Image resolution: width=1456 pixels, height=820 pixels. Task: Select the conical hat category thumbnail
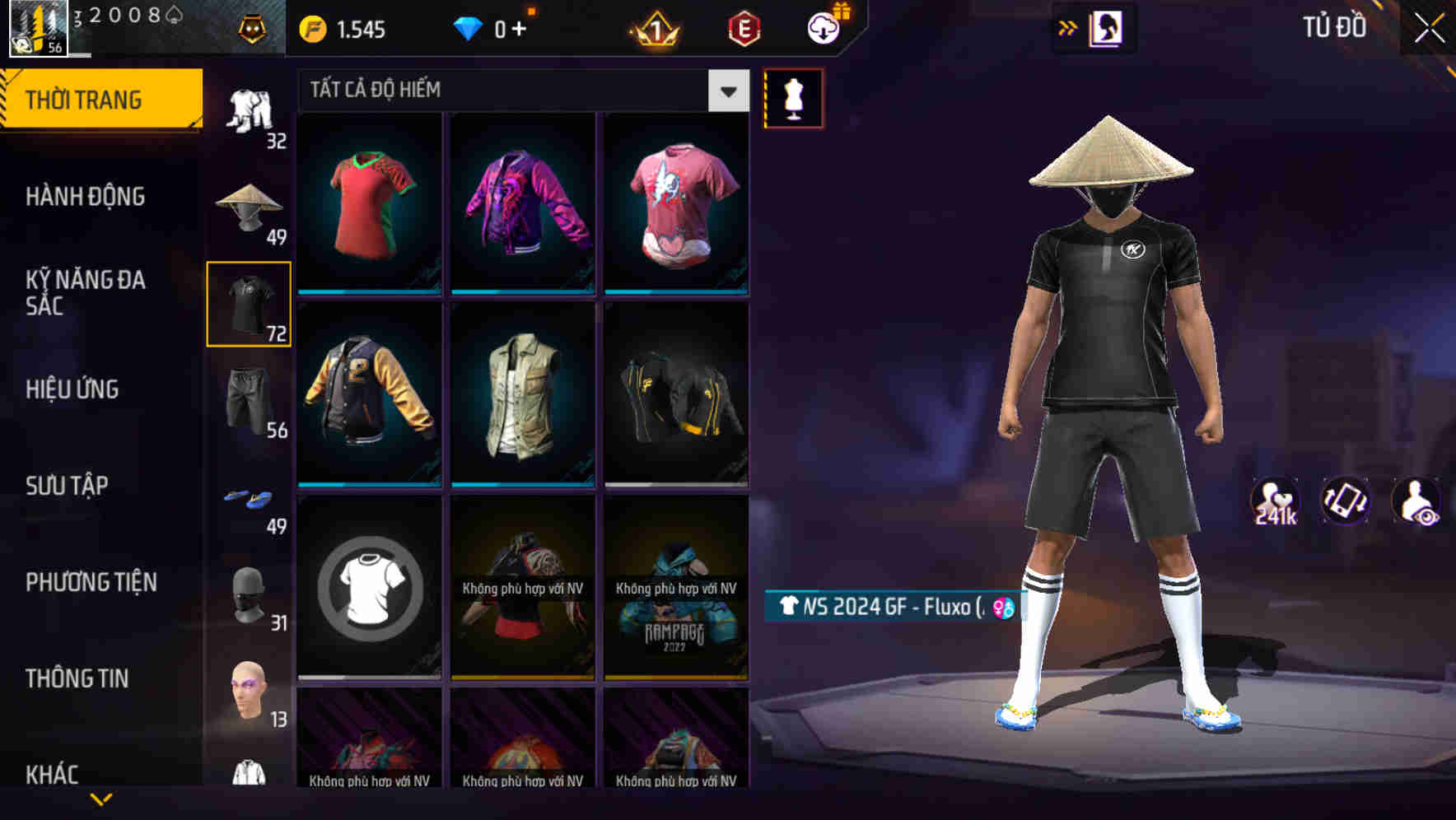point(248,202)
